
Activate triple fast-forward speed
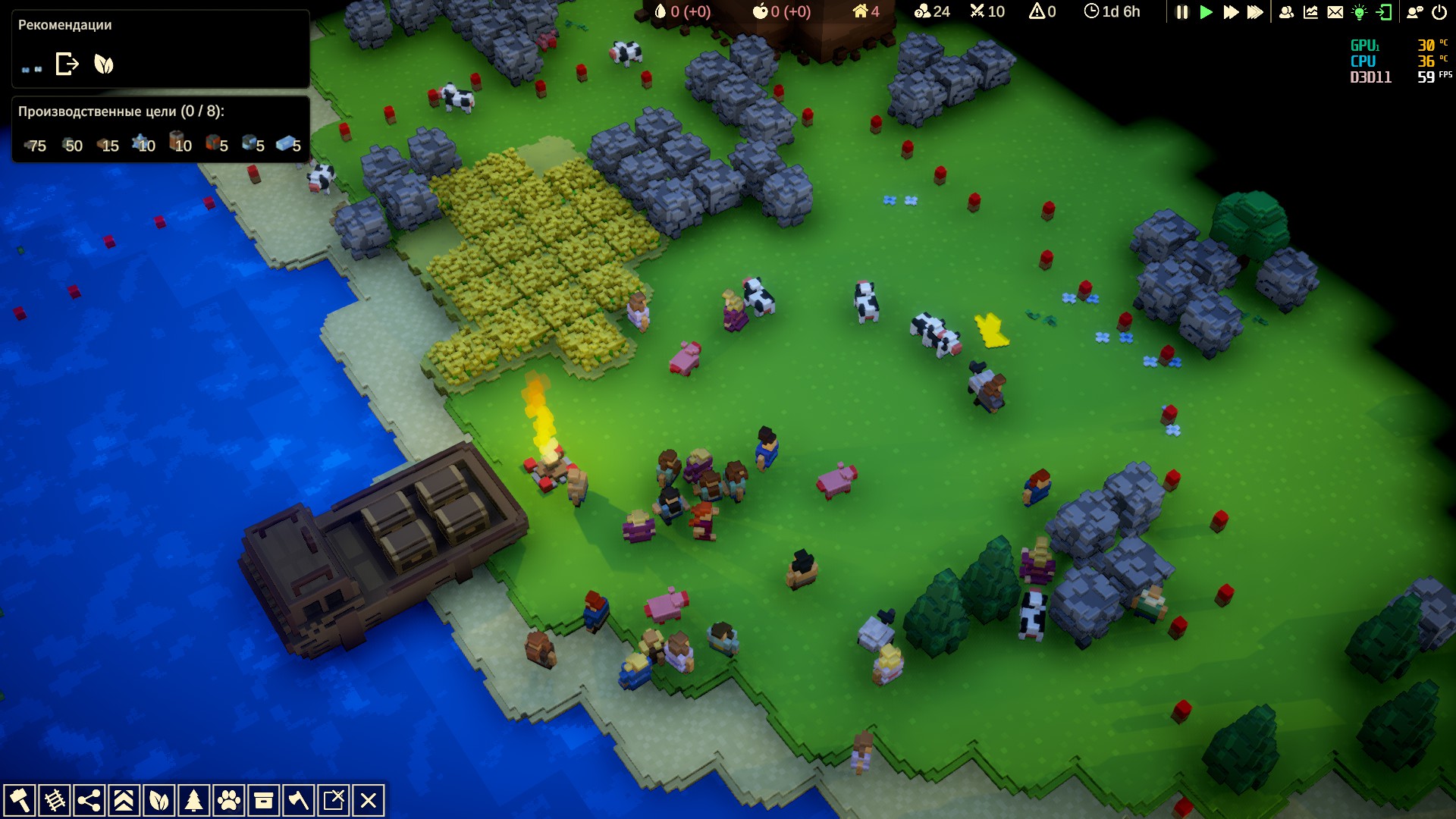click(x=1255, y=12)
